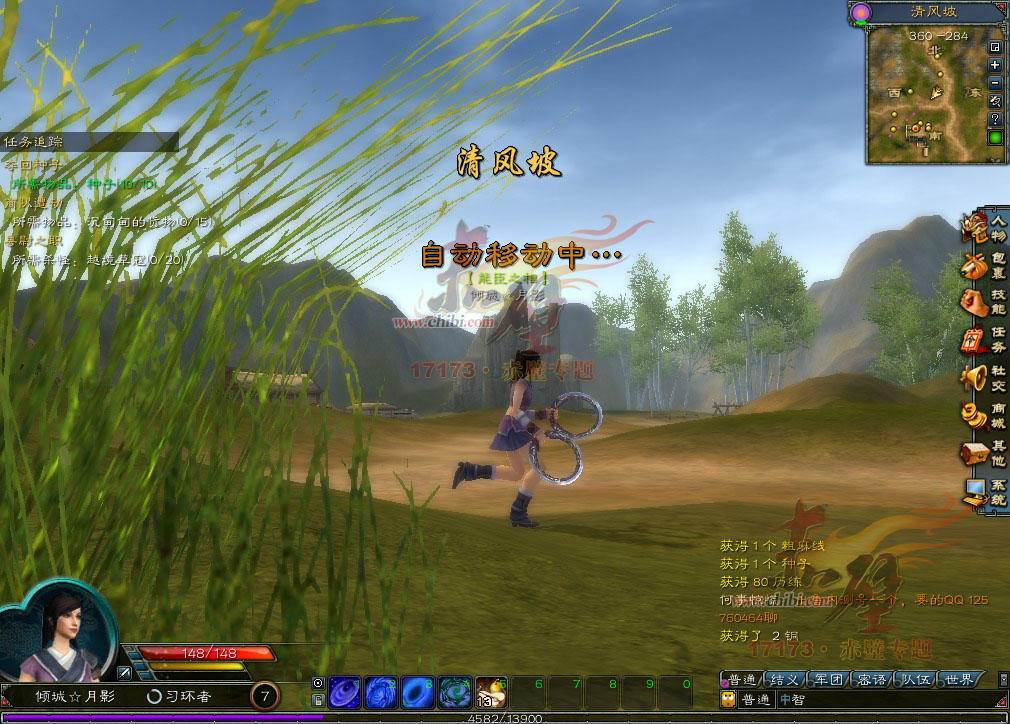Open the 其他 treasure chest menu
Screen dimensions: 1010x724
[985, 453]
